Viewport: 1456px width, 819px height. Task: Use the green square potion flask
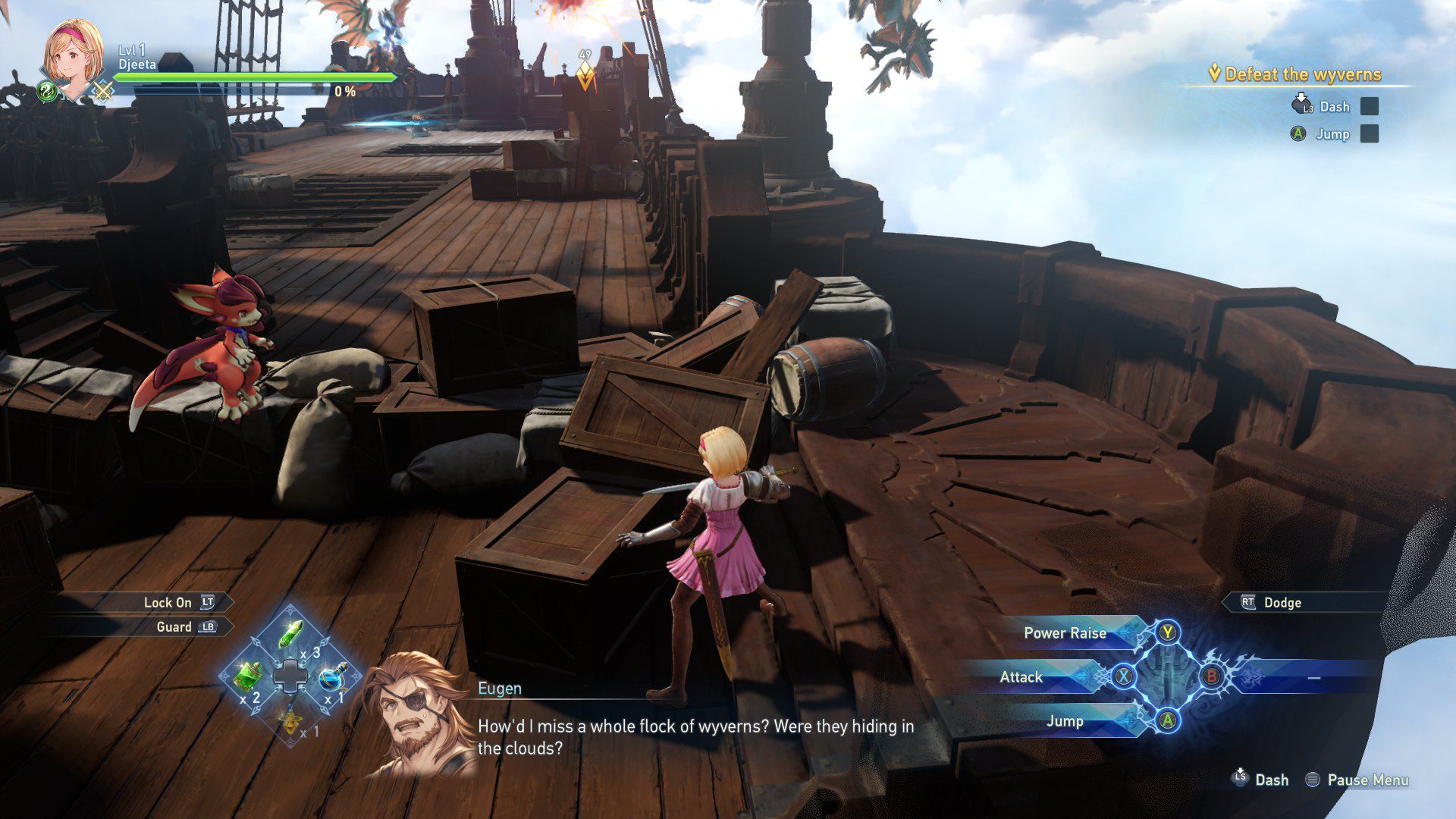click(x=248, y=674)
